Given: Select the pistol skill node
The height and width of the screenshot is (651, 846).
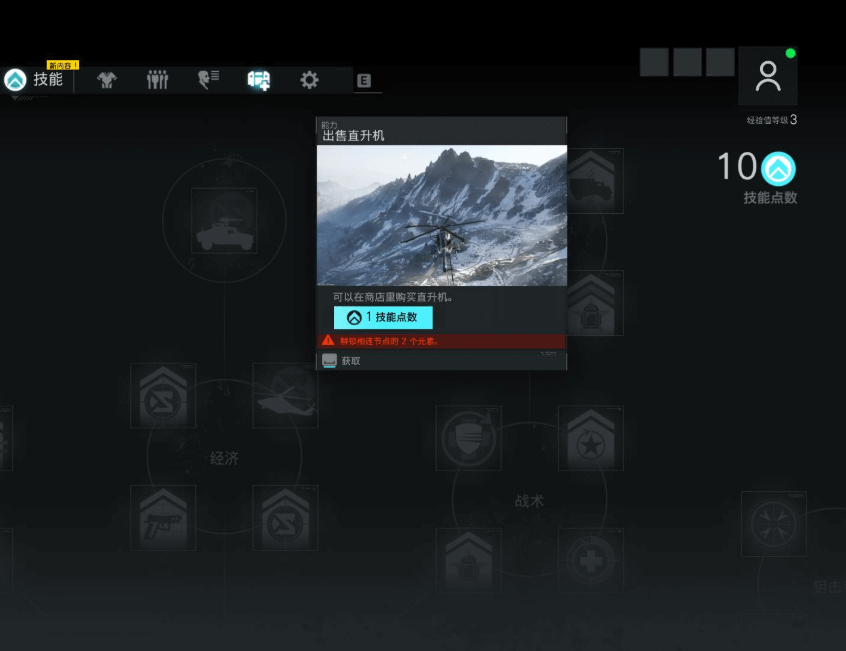Looking at the screenshot, I should (163, 518).
